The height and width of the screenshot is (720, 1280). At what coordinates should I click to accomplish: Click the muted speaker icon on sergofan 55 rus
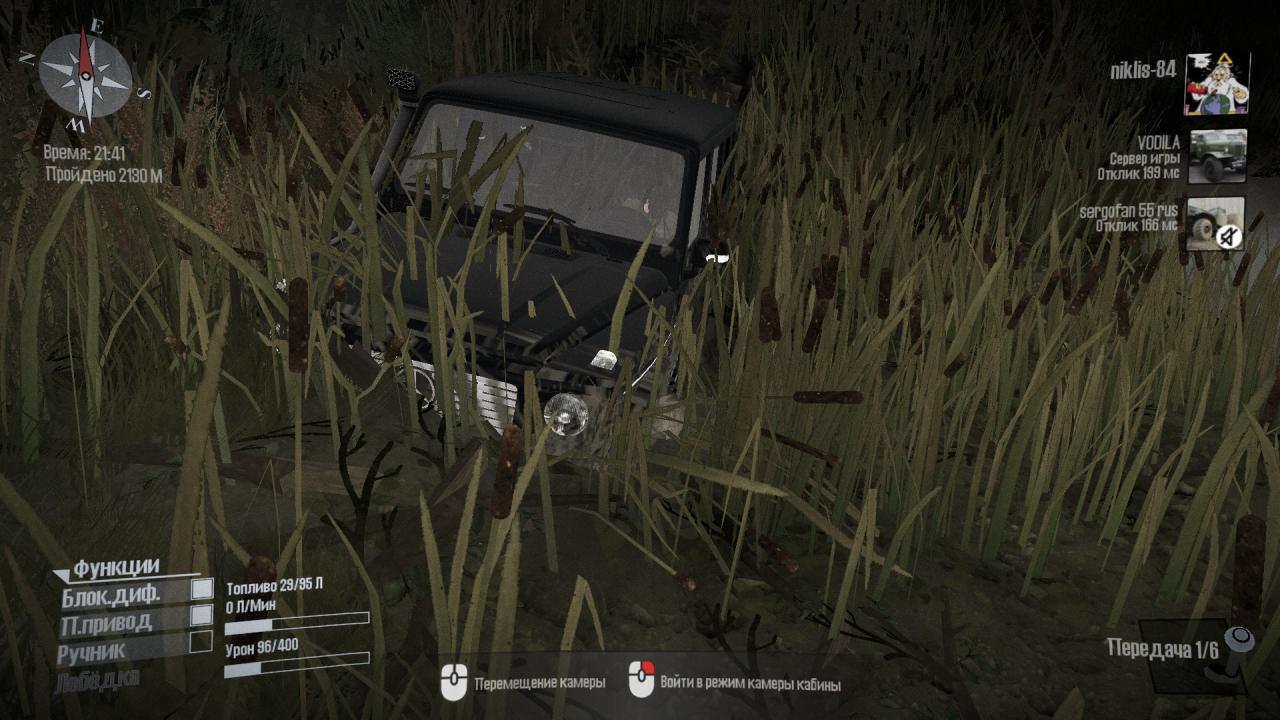[1229, 236]
